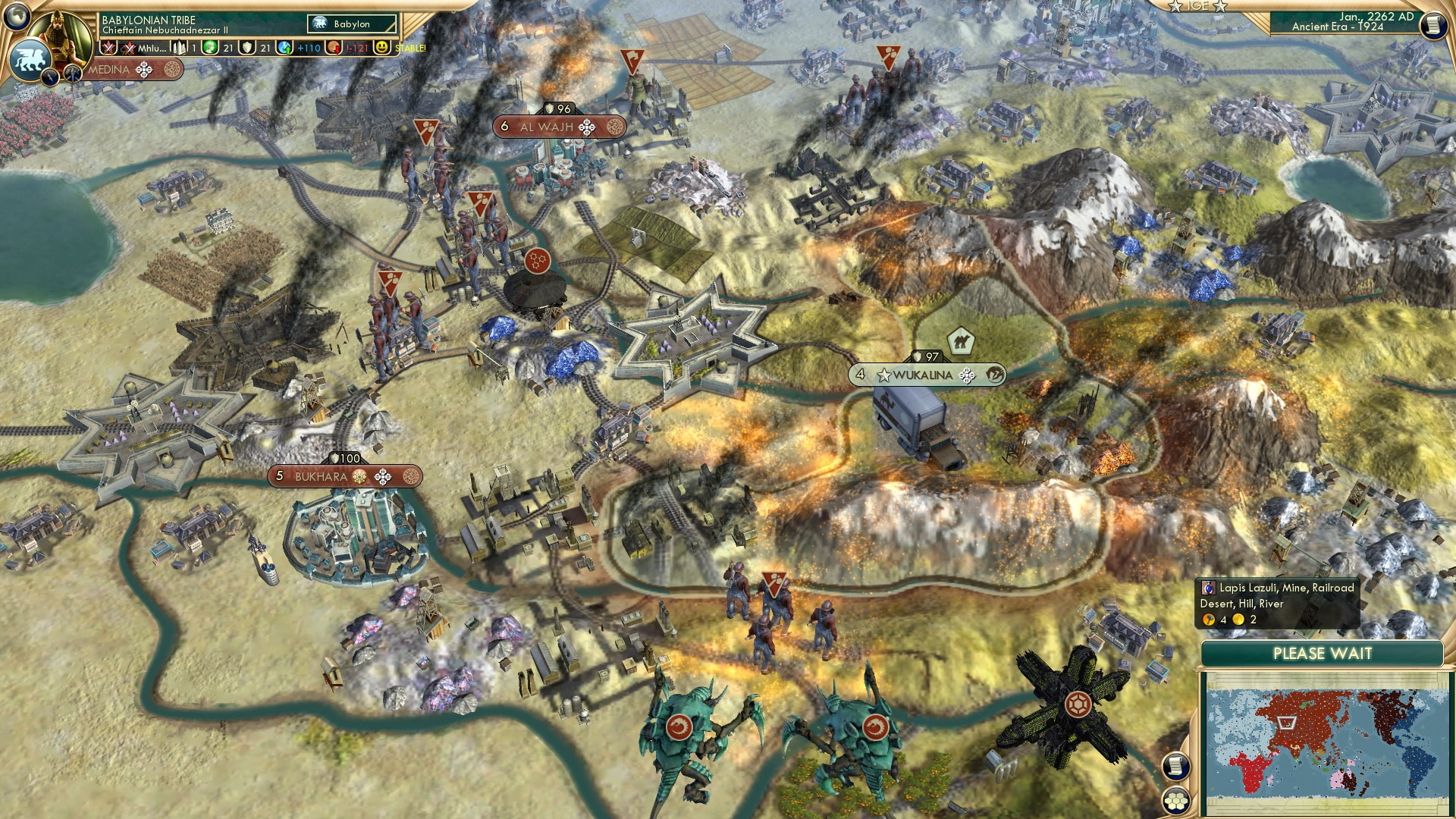Open the IGE in-game editor button
Image resolution: width=1456 pixels, height=819 pixels.
point(1198,6)
